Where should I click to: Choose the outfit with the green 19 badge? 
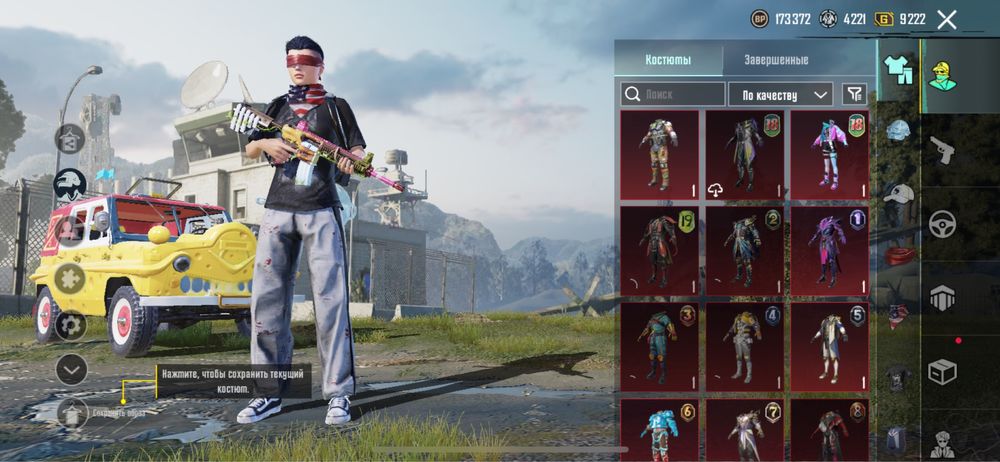659,250
